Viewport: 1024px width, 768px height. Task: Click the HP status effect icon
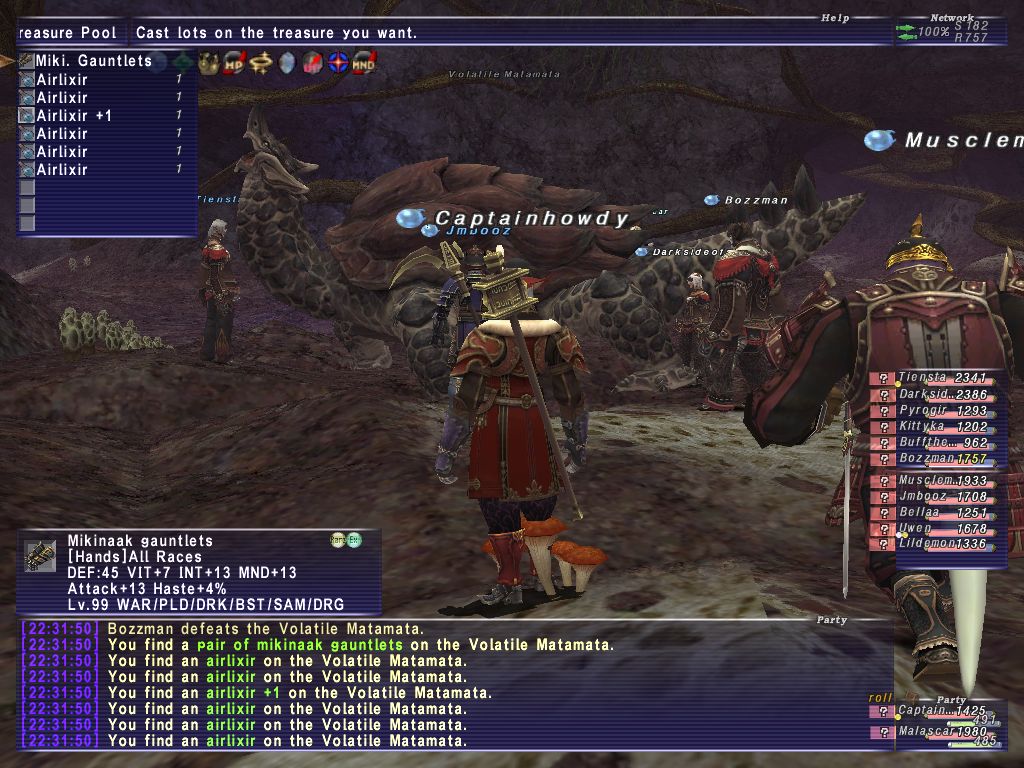(x=234, y=63)
